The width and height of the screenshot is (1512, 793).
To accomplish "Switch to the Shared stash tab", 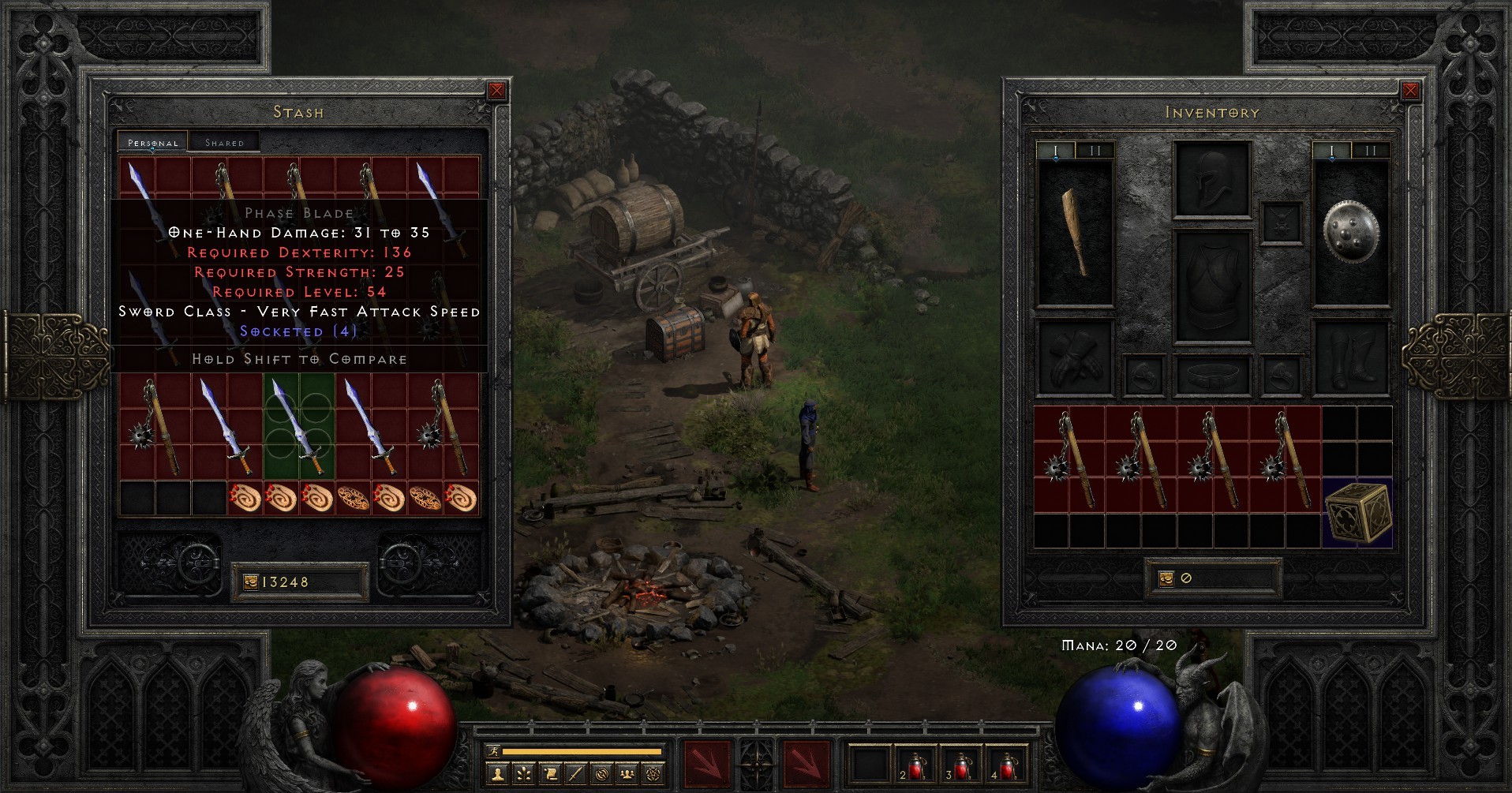I will click(225, 141).
